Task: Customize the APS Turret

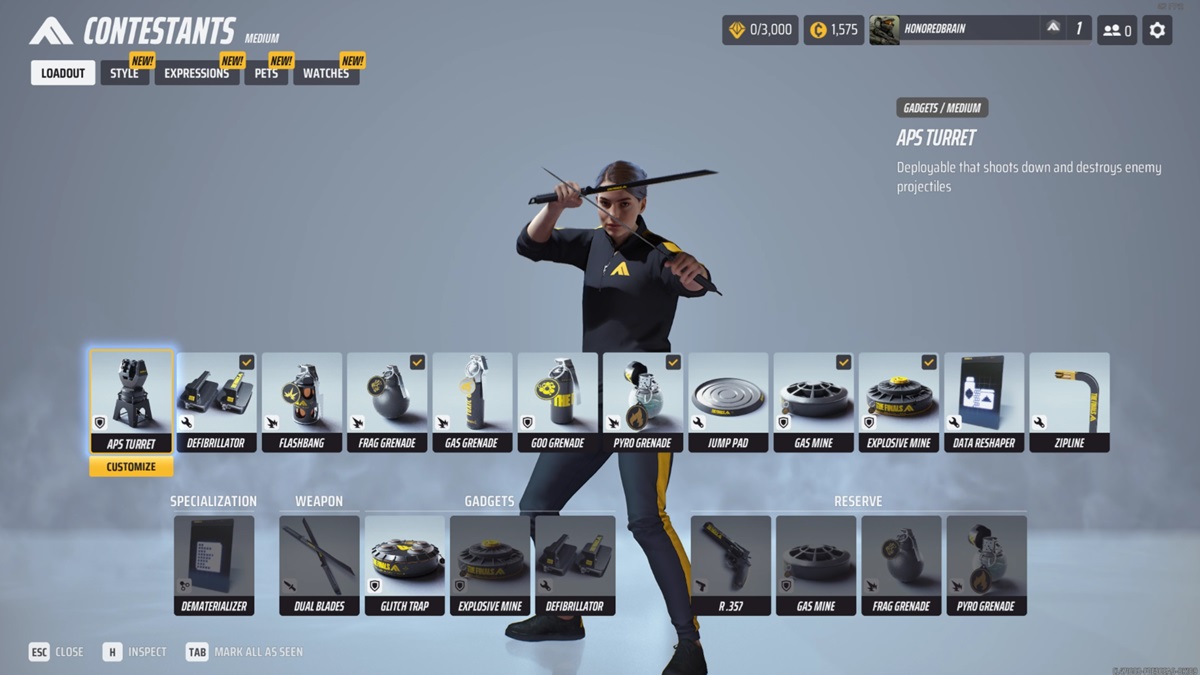Action: pos(131,467)
